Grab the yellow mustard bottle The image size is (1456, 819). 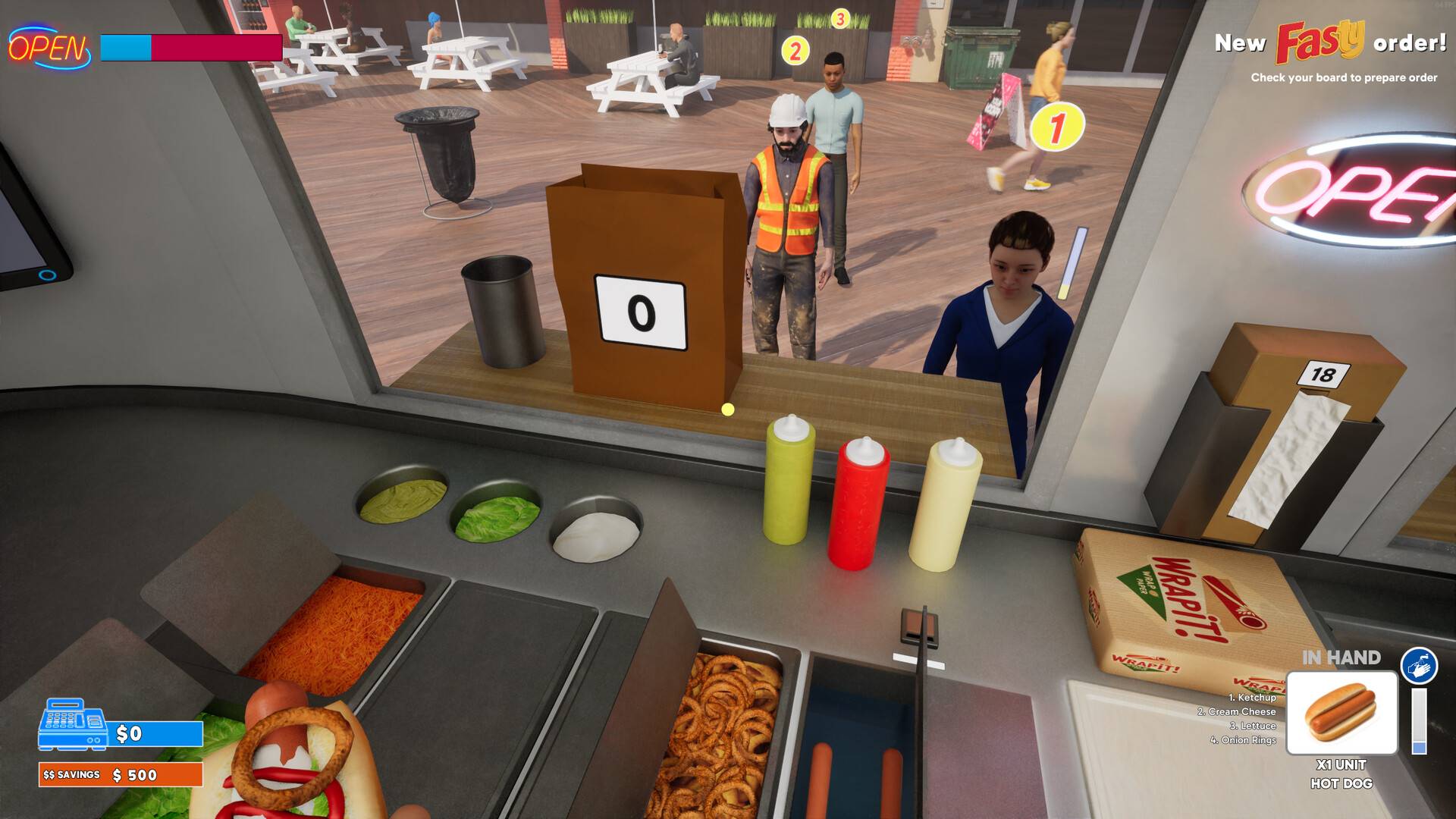789,485
